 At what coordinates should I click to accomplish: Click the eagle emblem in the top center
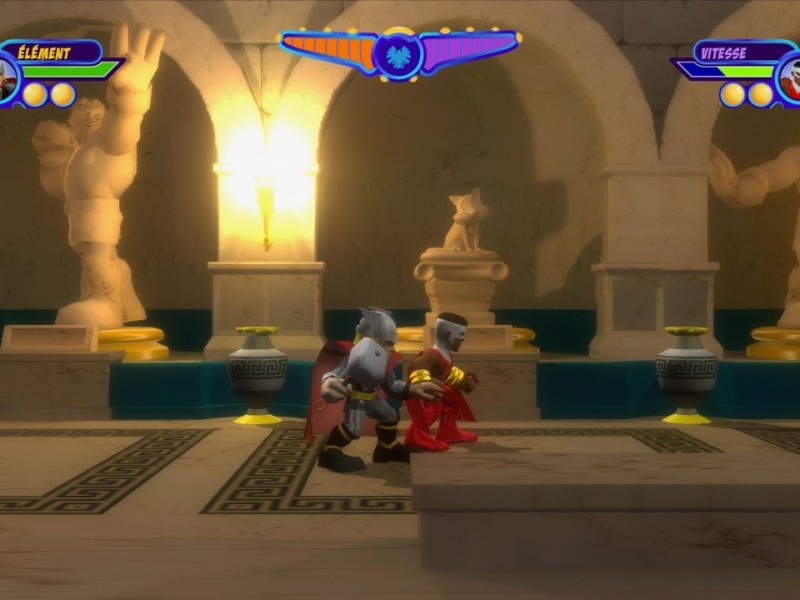(400, 53)
